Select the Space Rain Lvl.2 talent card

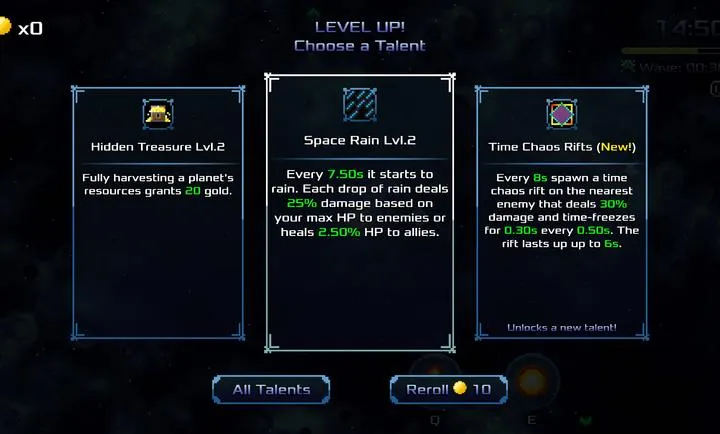pos(359,213)
